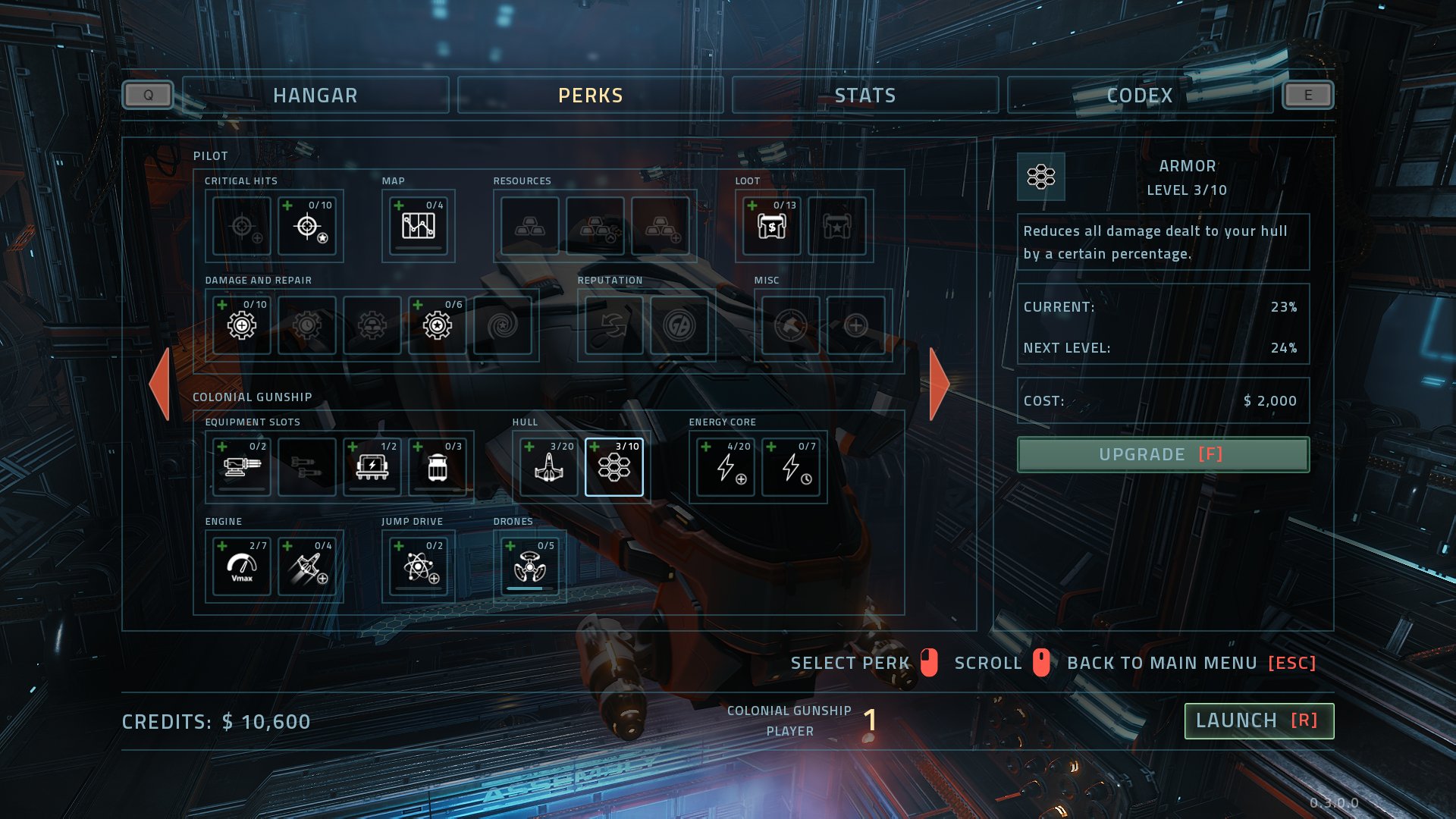1456x819 pixels.
Task: Select the Energy Core recharge perk
Action: [790, 466]
